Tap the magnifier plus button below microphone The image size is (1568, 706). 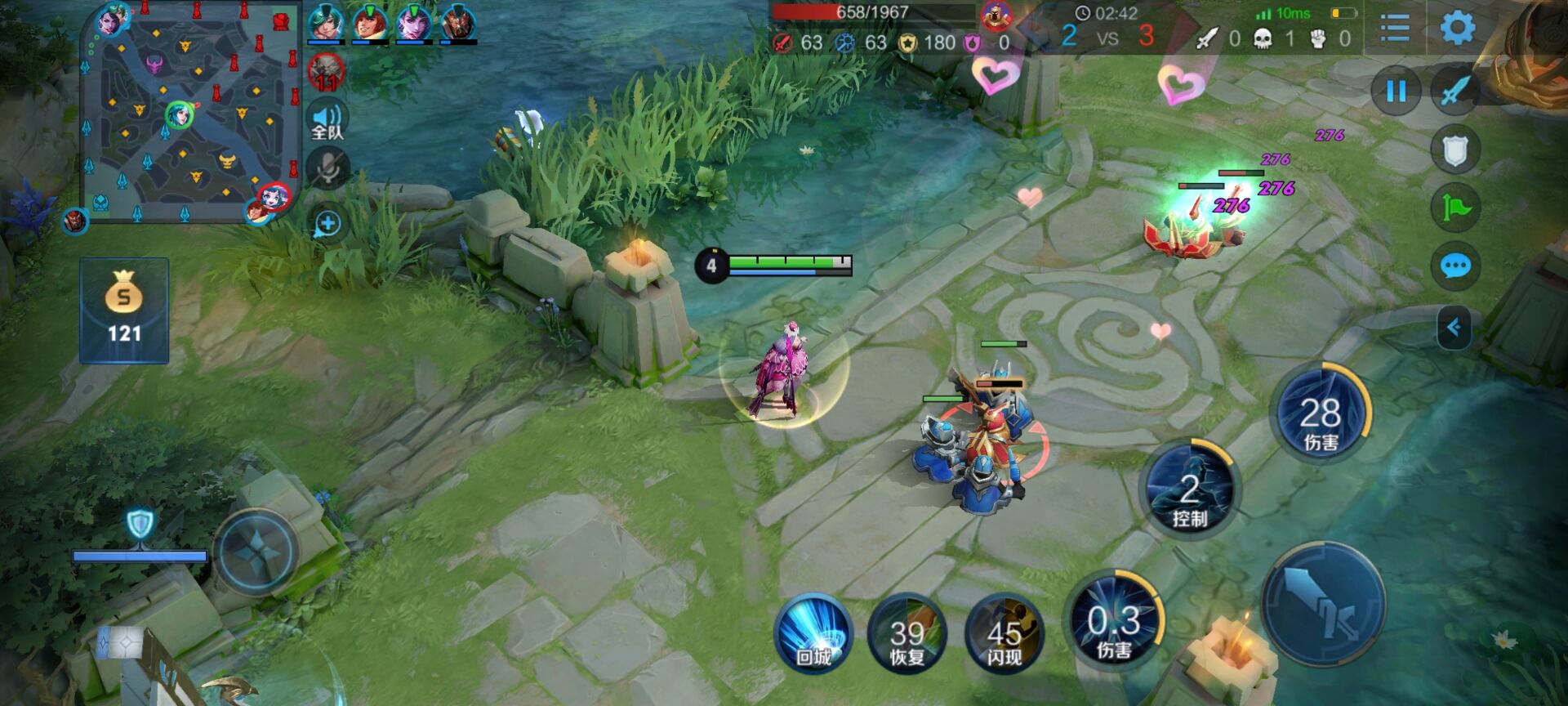pyautogui.click(x=327, y=224)
